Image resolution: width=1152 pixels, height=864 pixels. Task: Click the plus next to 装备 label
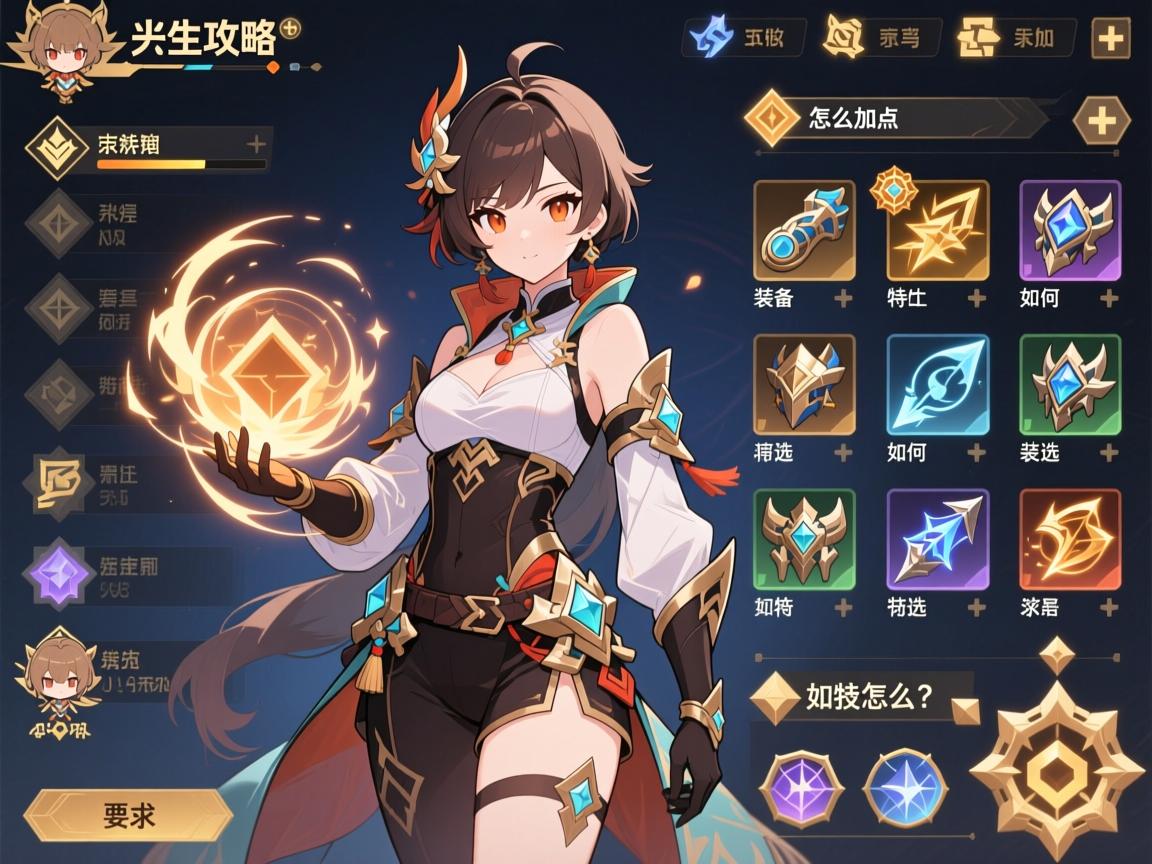coord(843,298)
